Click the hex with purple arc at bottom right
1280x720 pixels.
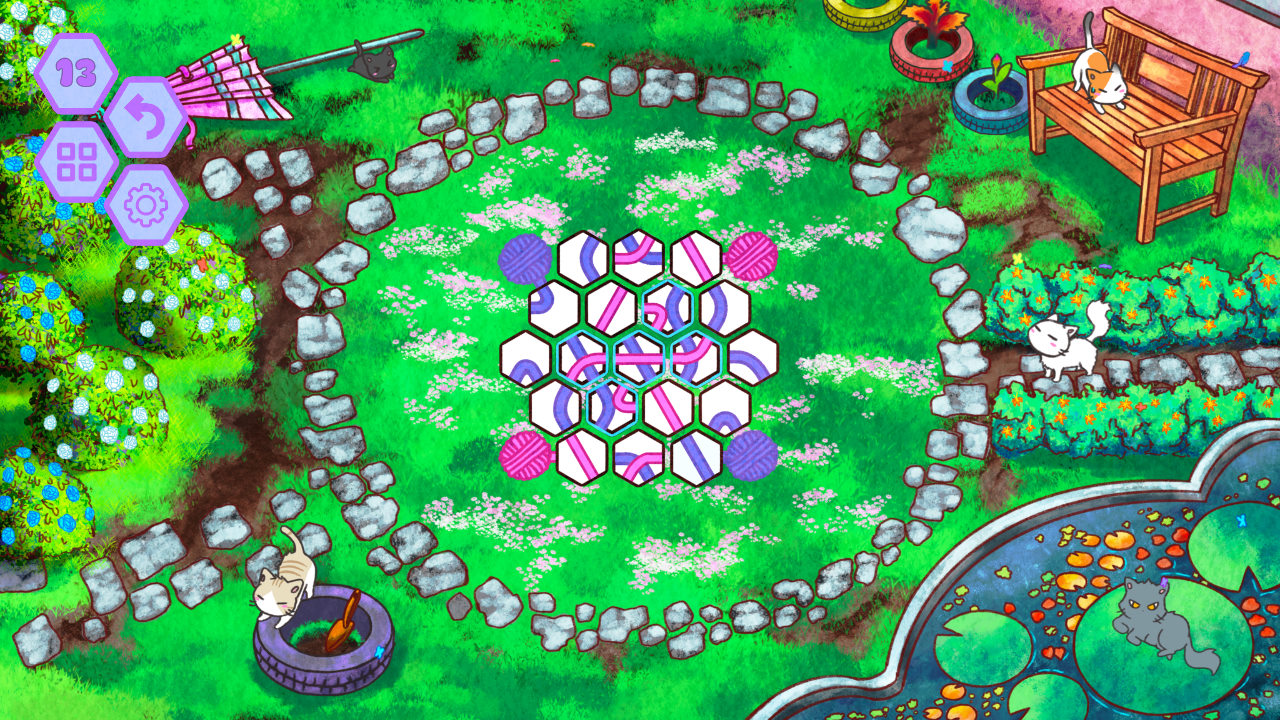point(724,408)
